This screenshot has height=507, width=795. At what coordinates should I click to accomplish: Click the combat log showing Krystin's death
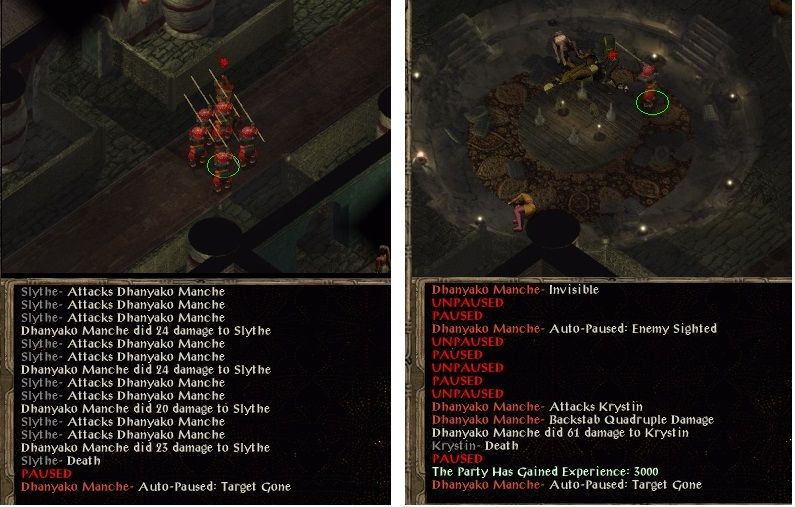[600, 390]
